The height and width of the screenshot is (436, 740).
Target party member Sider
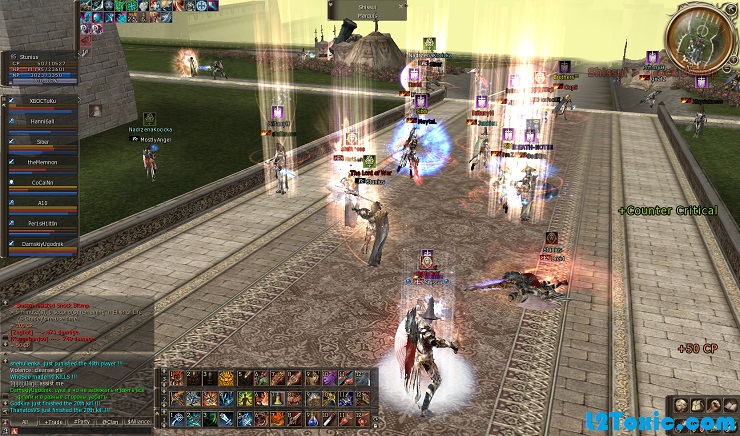40,142
